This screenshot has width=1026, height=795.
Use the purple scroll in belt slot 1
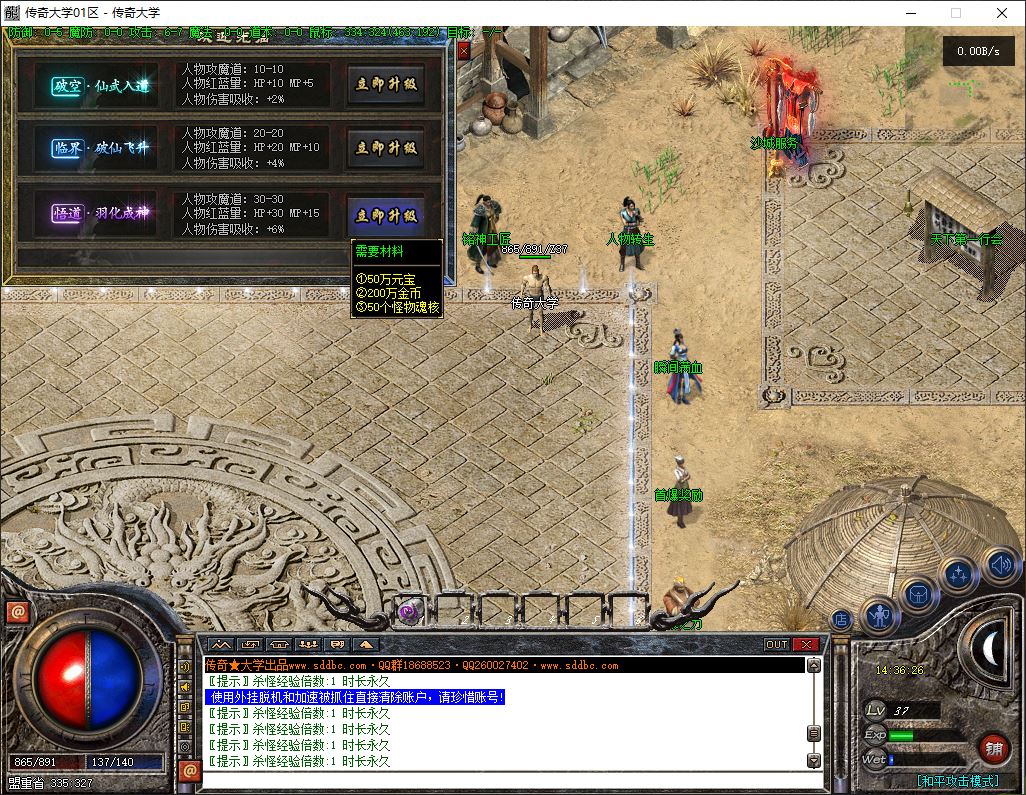(x=408, y=612)
